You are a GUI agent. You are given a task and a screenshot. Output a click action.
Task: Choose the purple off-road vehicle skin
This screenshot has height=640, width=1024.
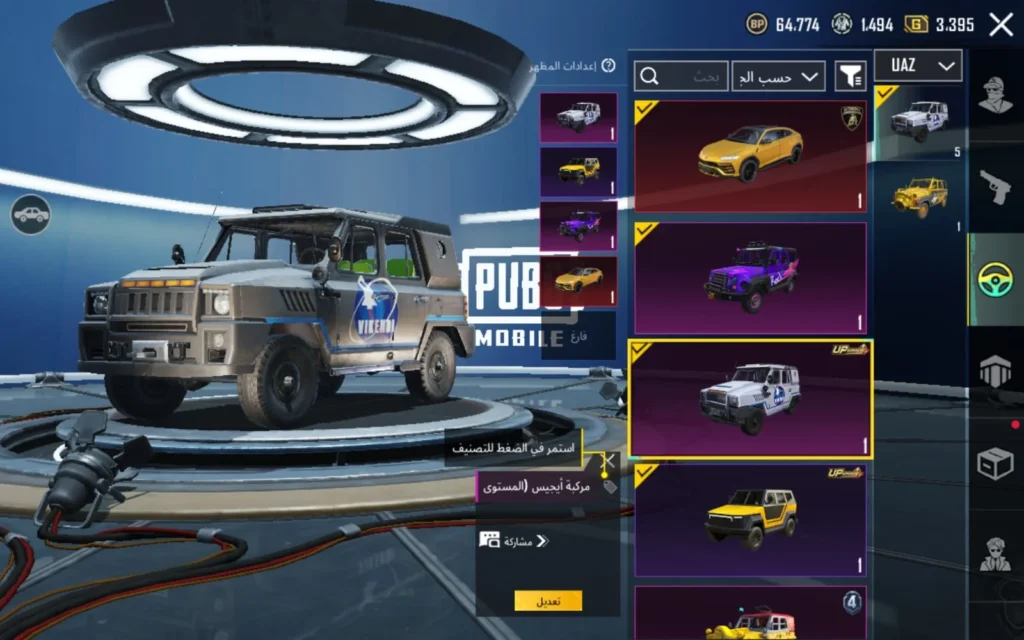(750, 278)
